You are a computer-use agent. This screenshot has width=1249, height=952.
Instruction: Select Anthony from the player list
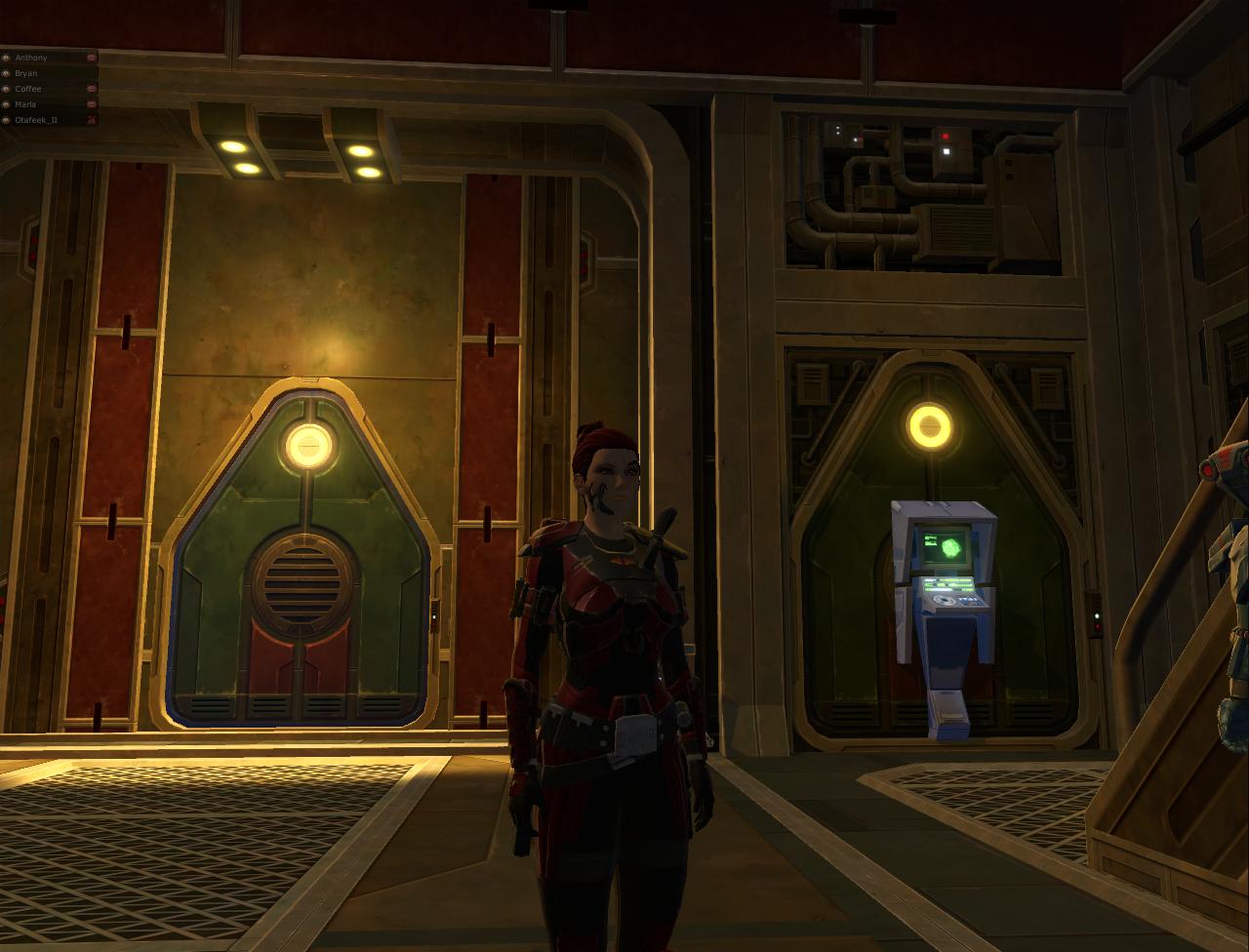point(30,58)
